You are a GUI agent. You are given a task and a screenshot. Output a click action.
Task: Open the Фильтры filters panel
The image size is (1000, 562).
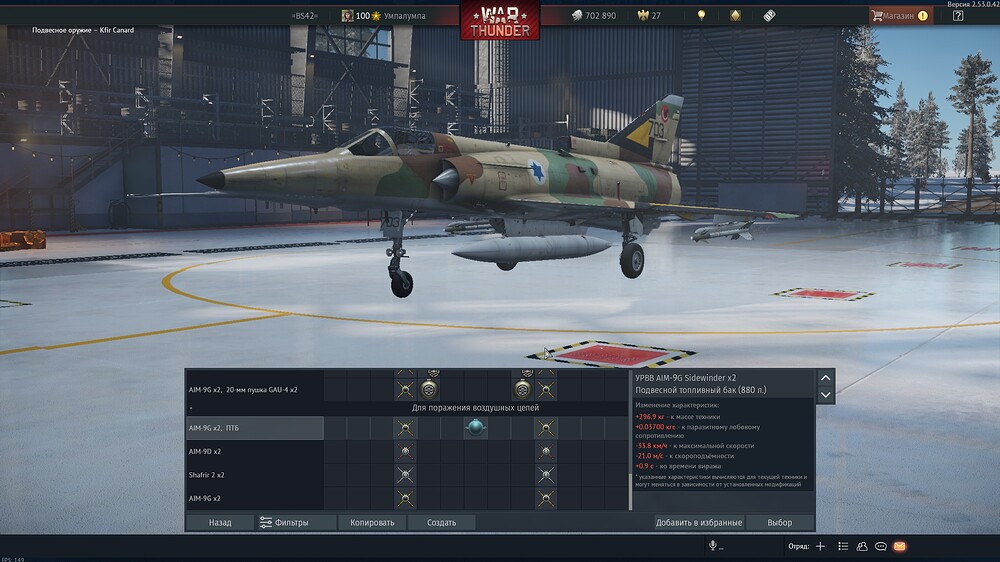(x=284, y=522)
